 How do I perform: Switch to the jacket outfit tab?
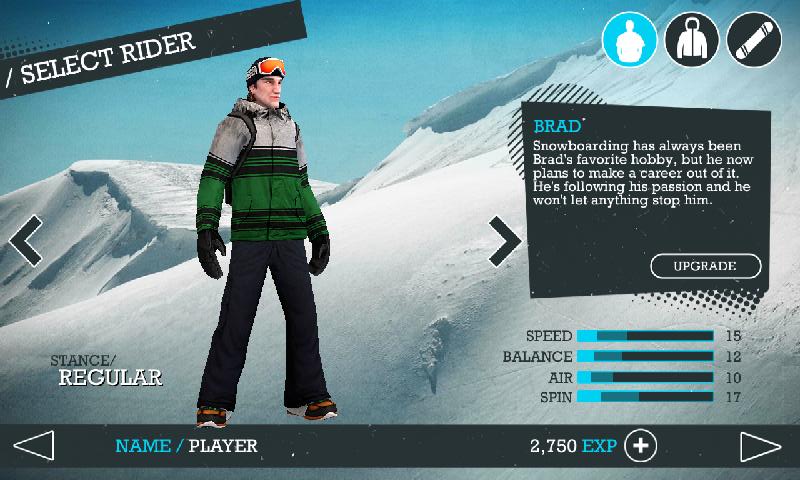(692, 39)
